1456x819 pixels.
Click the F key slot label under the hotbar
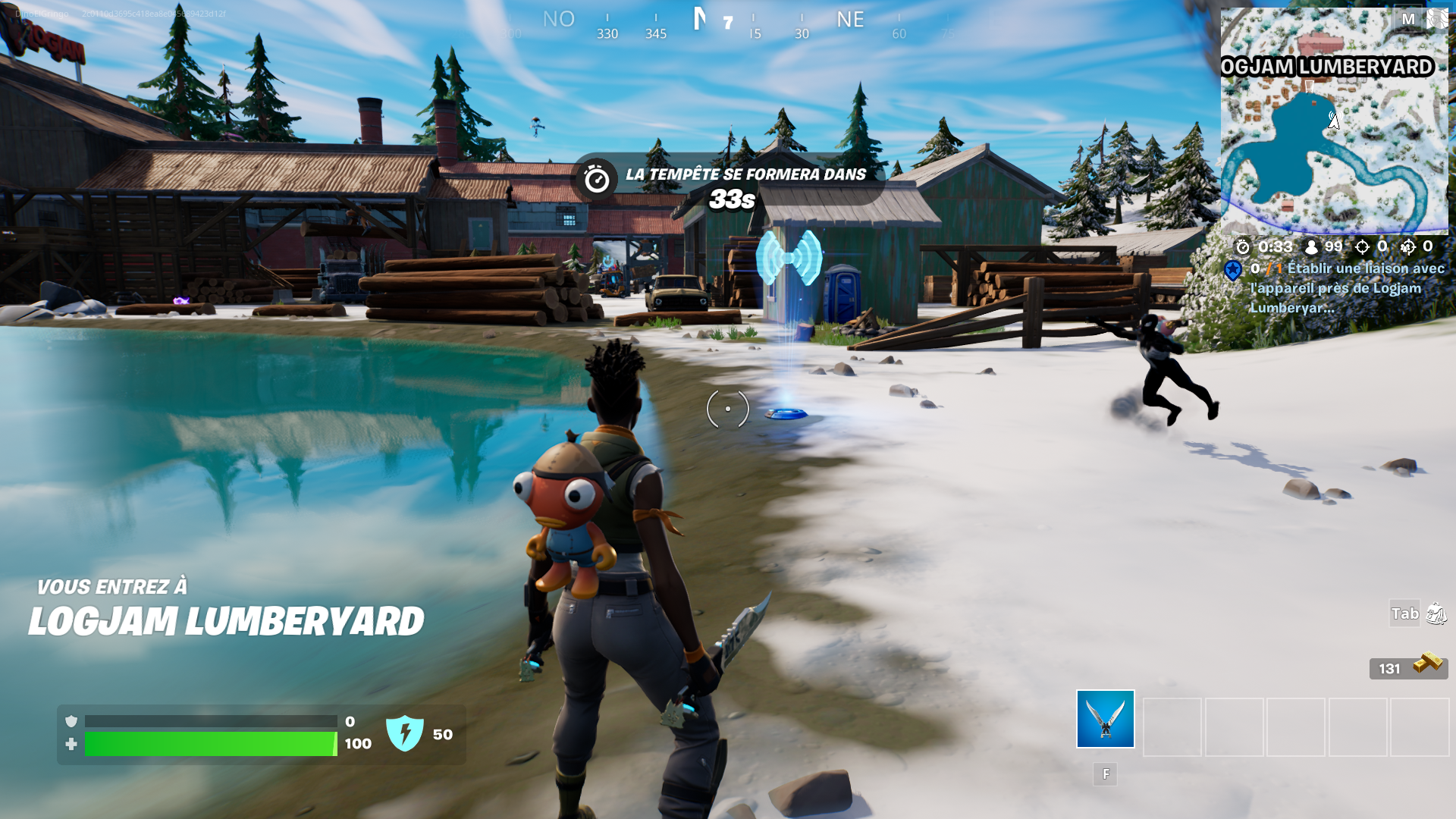(x=1105, y=775)
